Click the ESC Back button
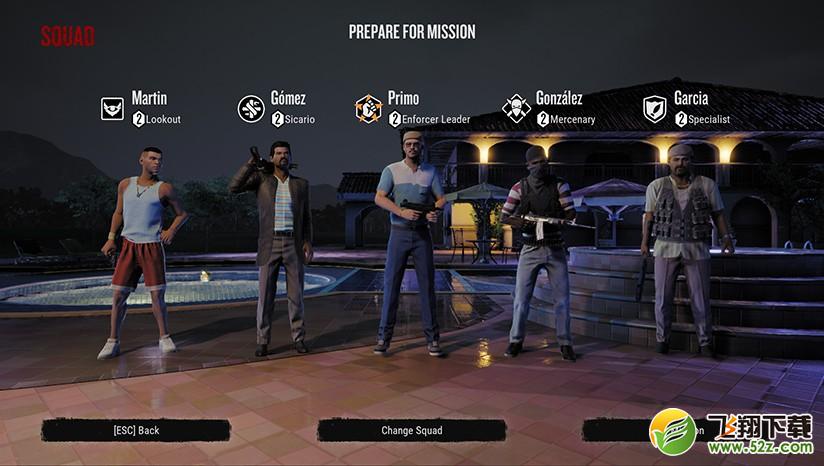 click(136, 431)
